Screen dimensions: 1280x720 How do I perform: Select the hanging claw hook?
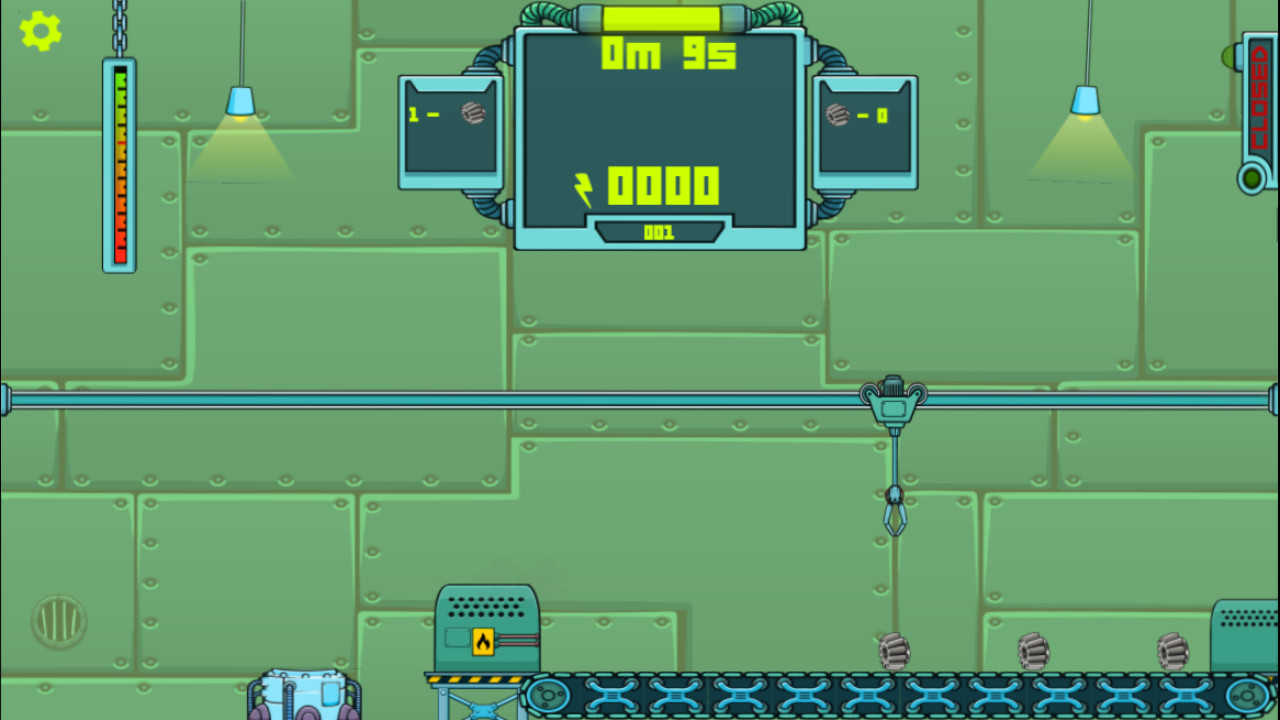897,513
